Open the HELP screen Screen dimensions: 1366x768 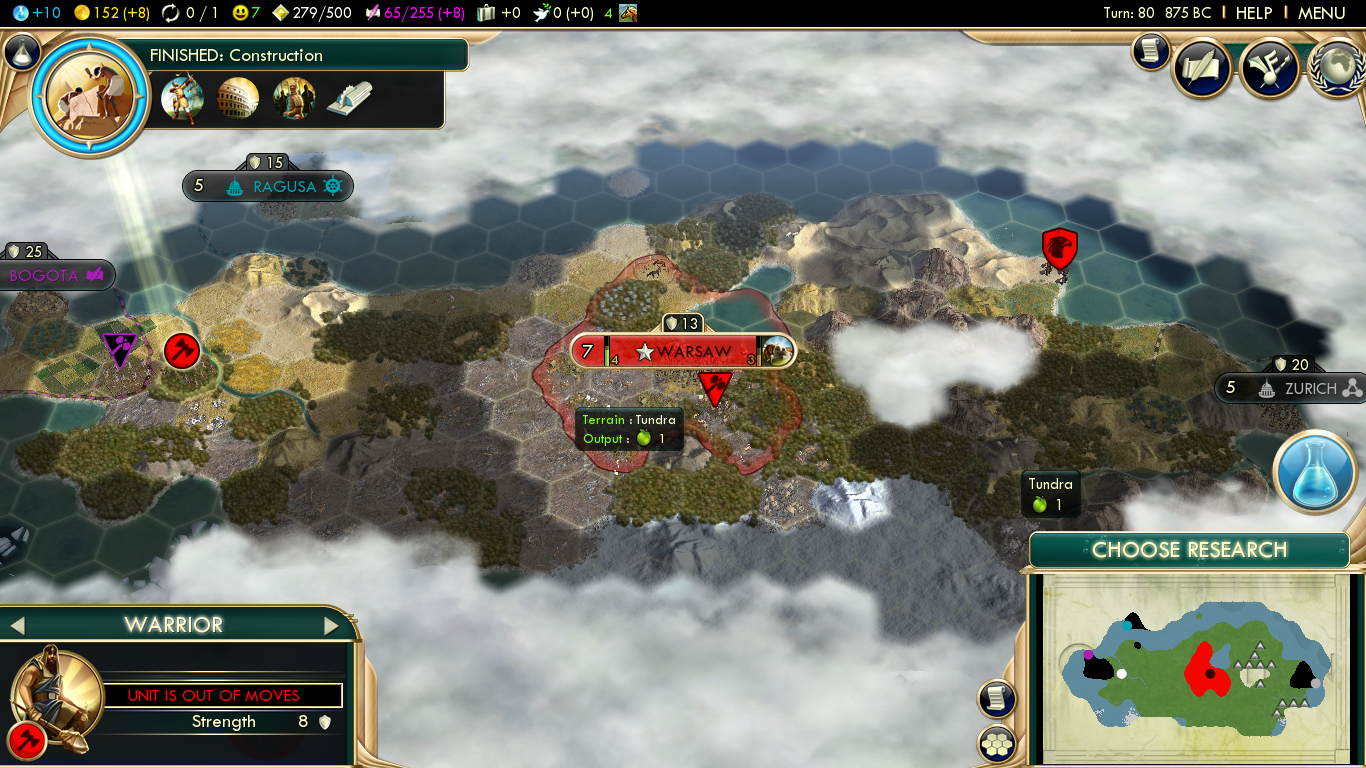[1254, 13]
